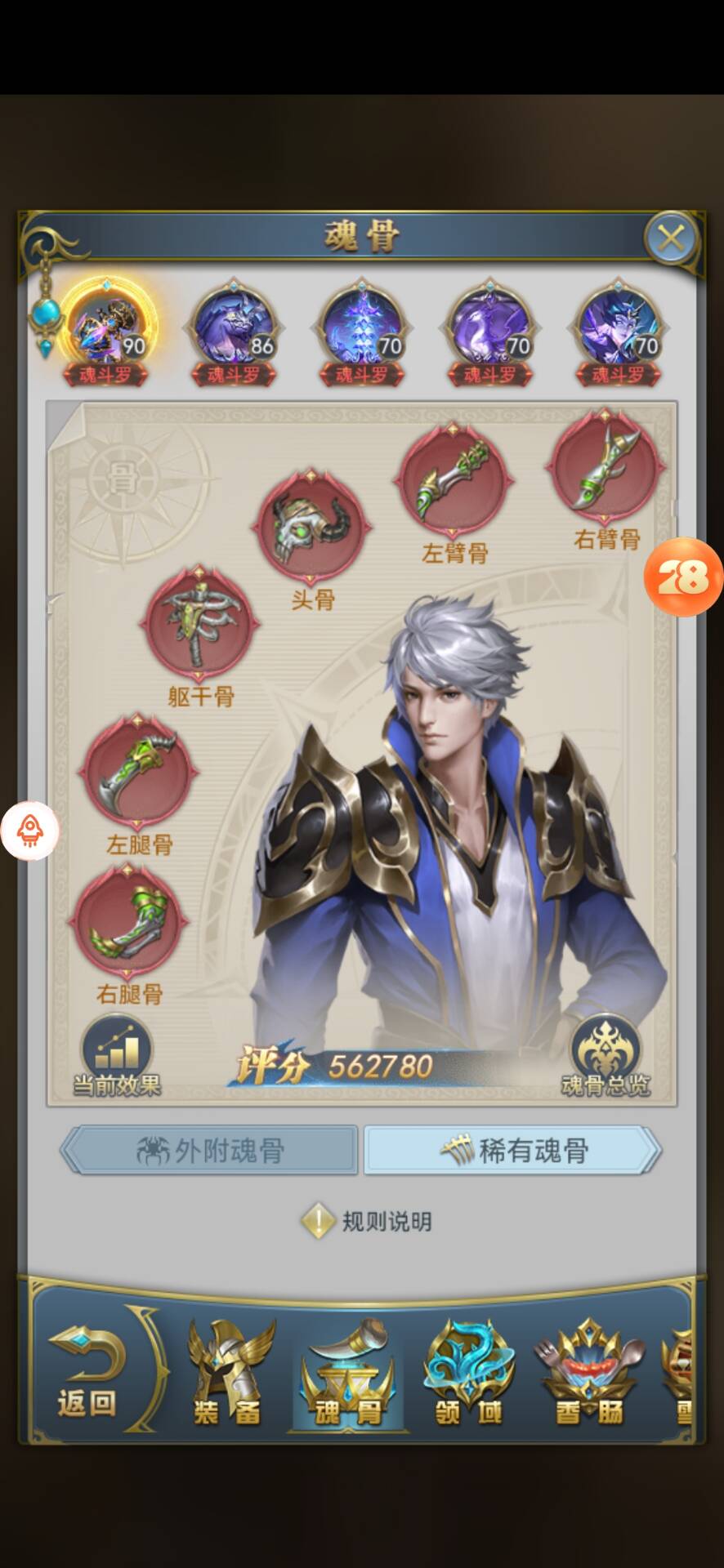Switch to the 外附魂骨 tab
This screenshot has height=1568, width=724.
[x=210, y=1151]
